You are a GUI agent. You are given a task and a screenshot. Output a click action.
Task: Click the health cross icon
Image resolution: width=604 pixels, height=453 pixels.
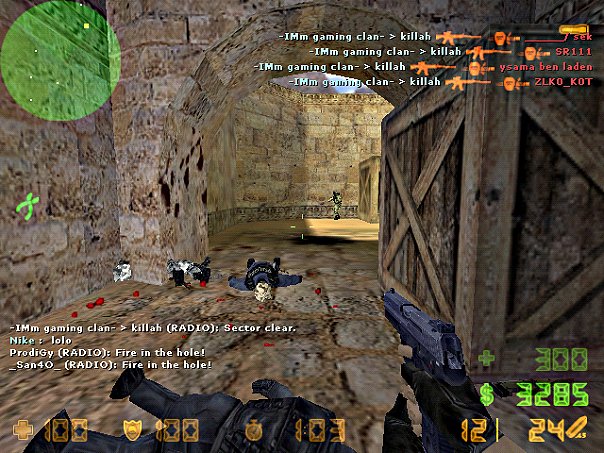pos(21,431)
